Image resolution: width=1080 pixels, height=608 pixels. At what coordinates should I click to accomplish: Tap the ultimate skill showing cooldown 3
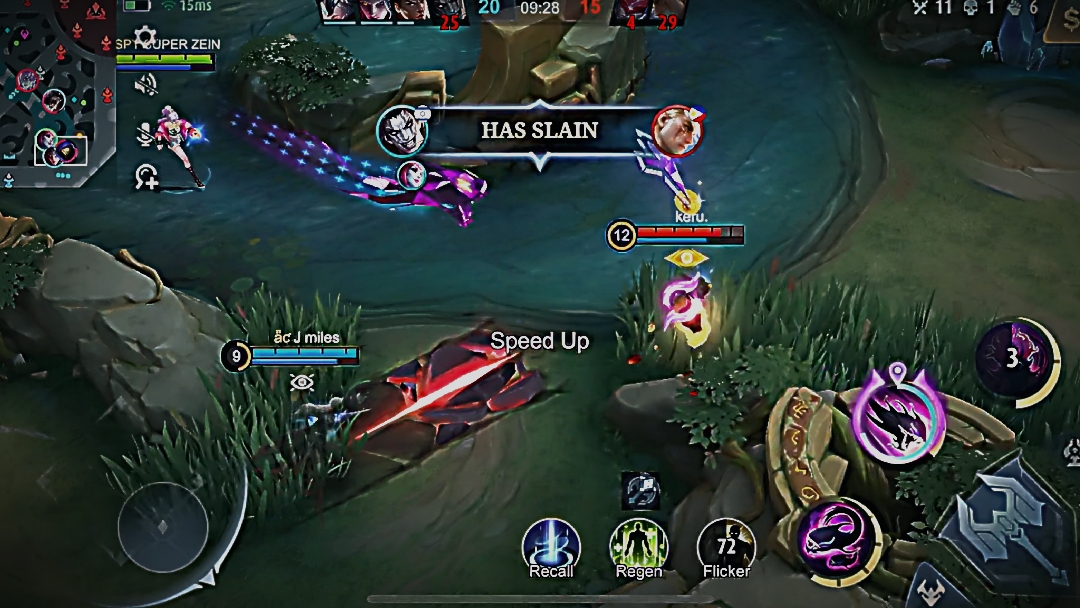point(1013,358)
